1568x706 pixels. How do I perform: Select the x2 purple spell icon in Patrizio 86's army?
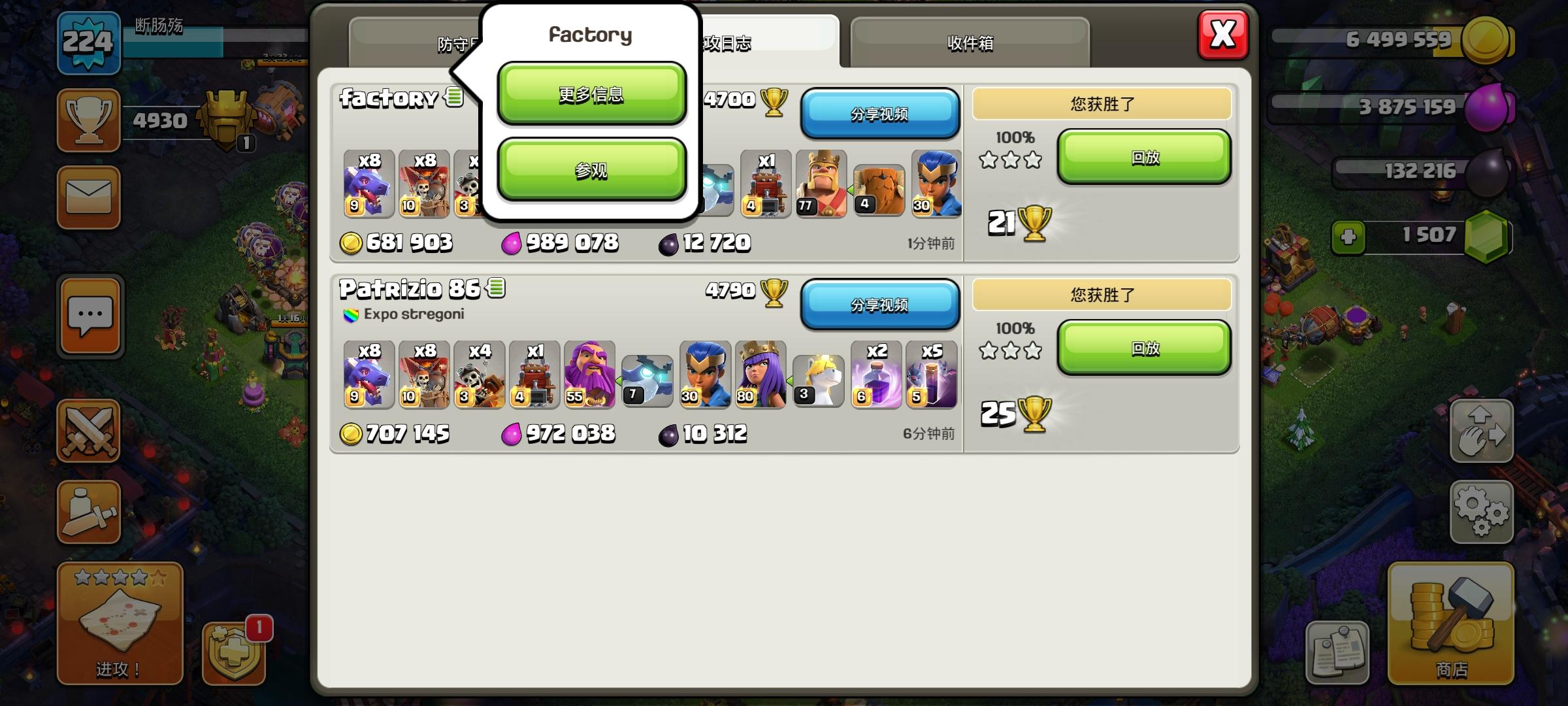tap(875, 375)
